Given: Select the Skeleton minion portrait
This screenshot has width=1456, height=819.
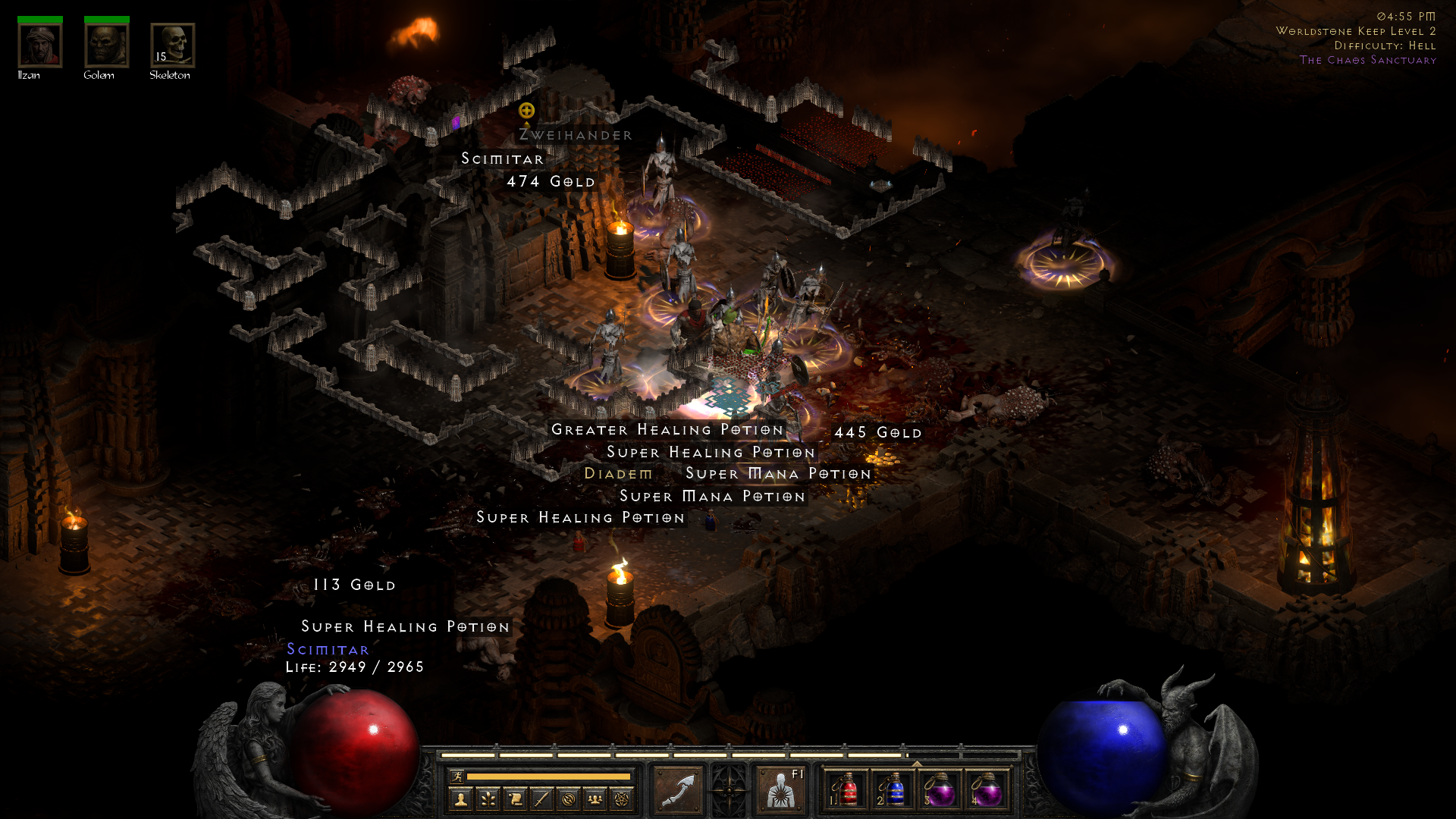Looking at the screenshot, I should (x=172, y=45).
